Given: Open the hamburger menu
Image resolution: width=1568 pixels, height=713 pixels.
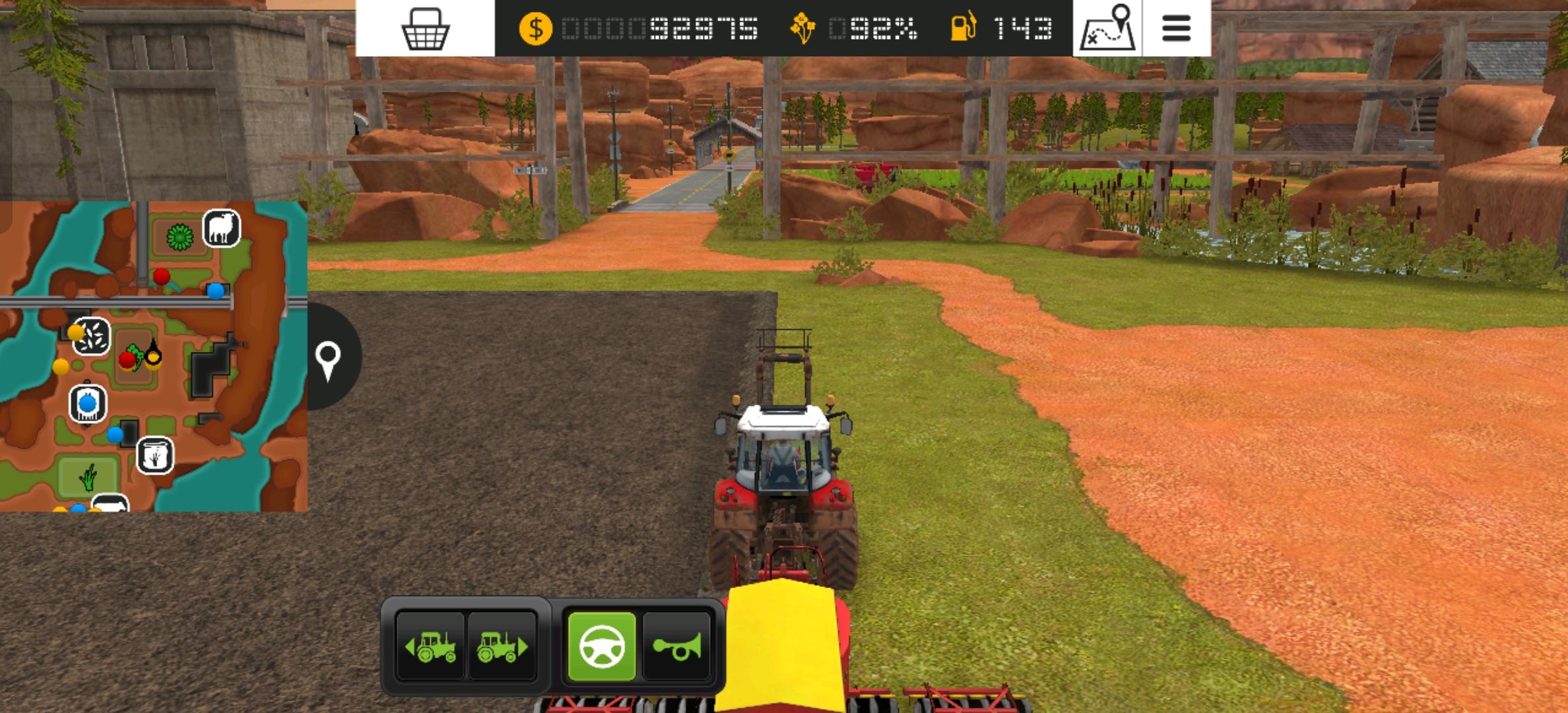Looking at the screenshot, I should click(x=1176, y=28).
